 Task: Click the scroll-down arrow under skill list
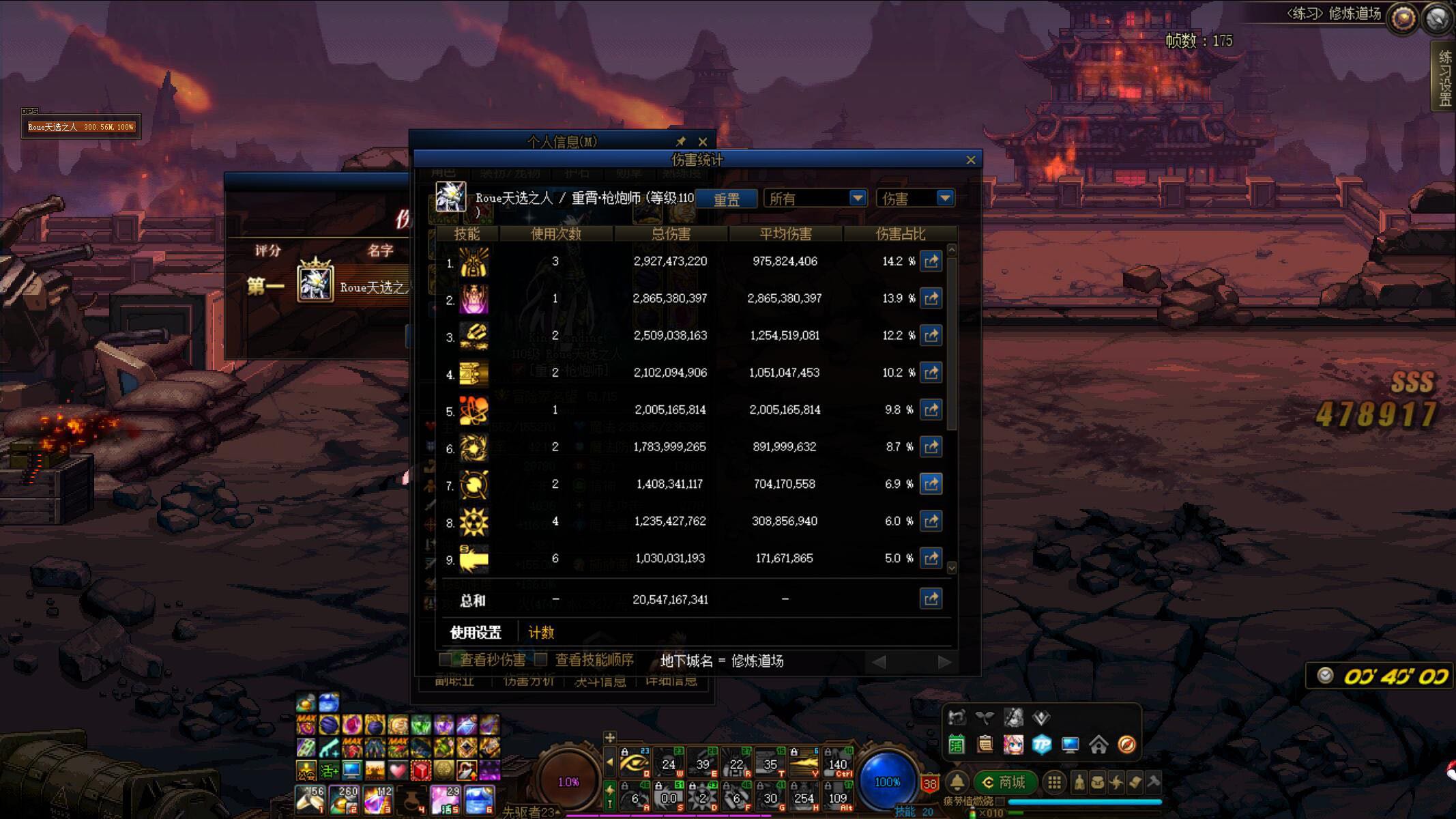coord(951,567)
